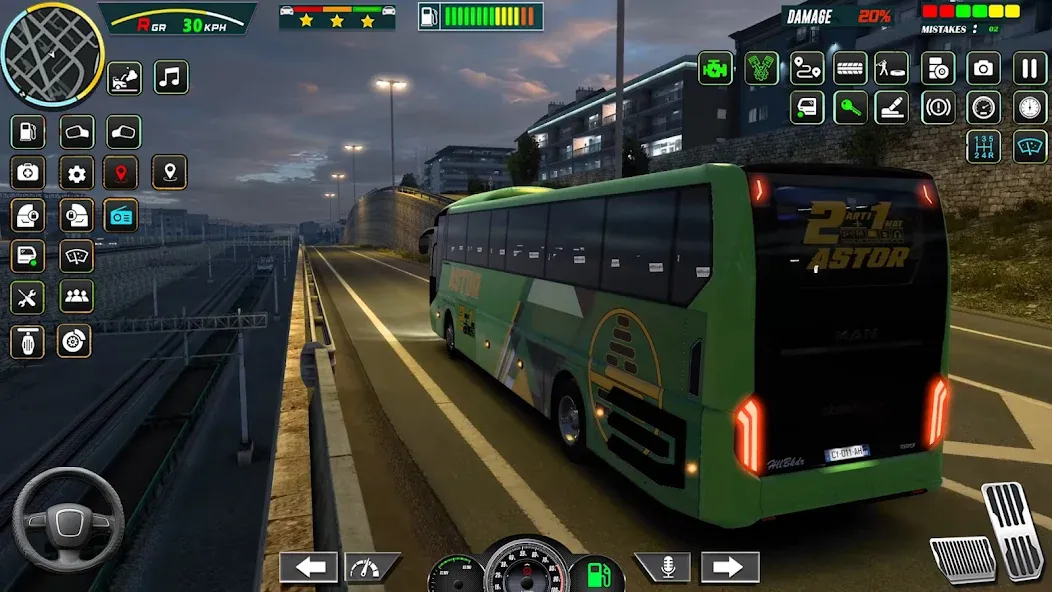Image resolution: width=1052 pixels, height=592 pixels.
Task: Click the green fuel pump button
Action: (597, 573)
